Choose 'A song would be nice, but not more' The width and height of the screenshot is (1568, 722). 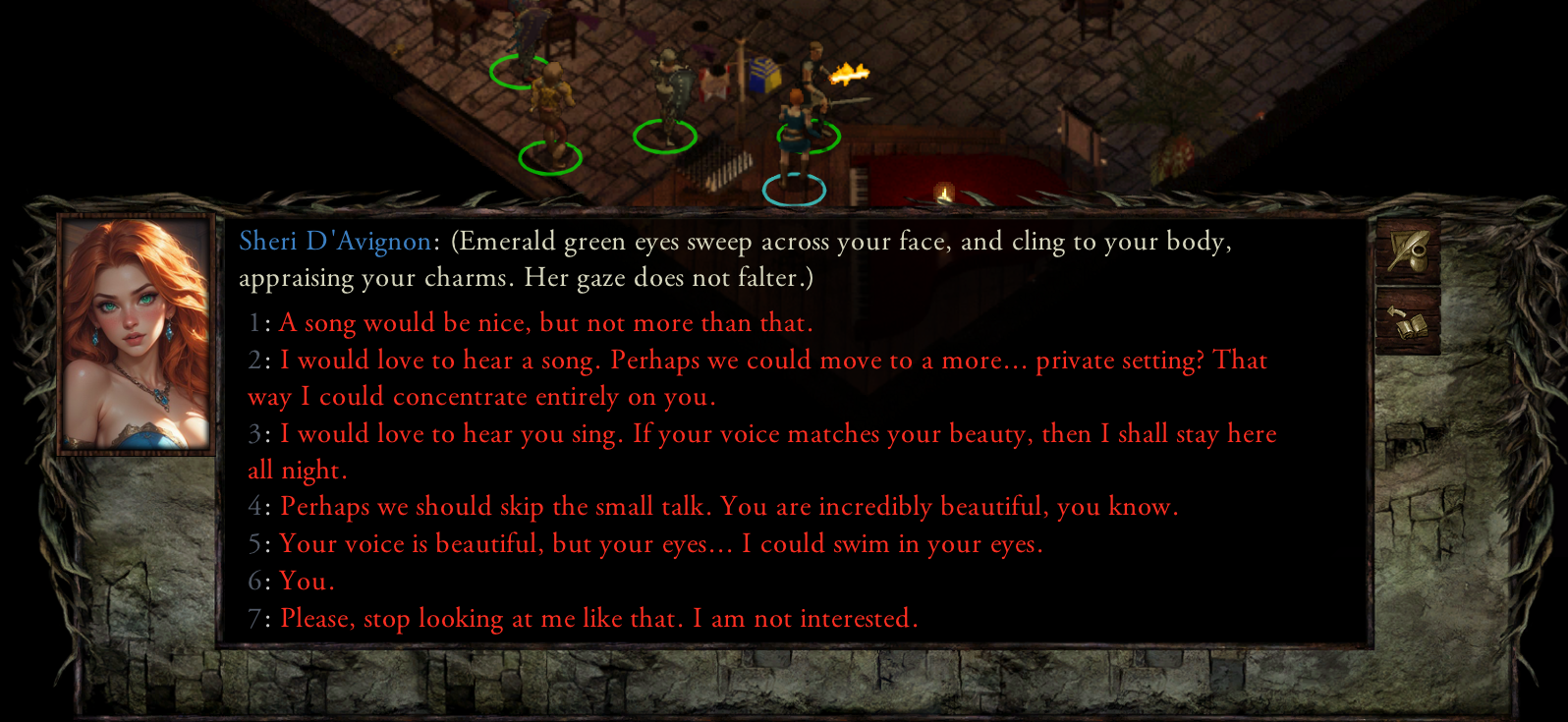(x=545, y=322)
